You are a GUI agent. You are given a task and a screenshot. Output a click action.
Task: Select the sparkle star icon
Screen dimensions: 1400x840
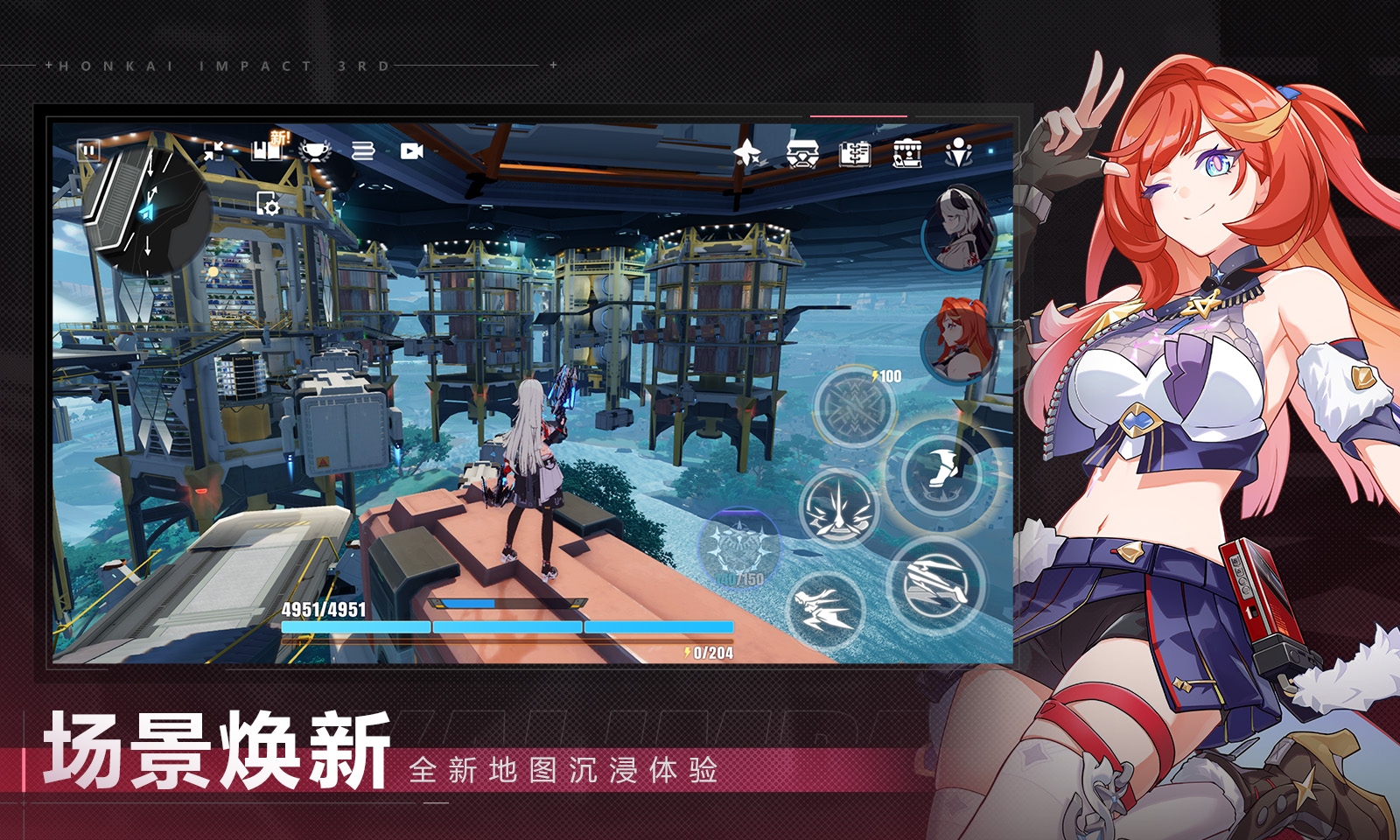(747, 154)
